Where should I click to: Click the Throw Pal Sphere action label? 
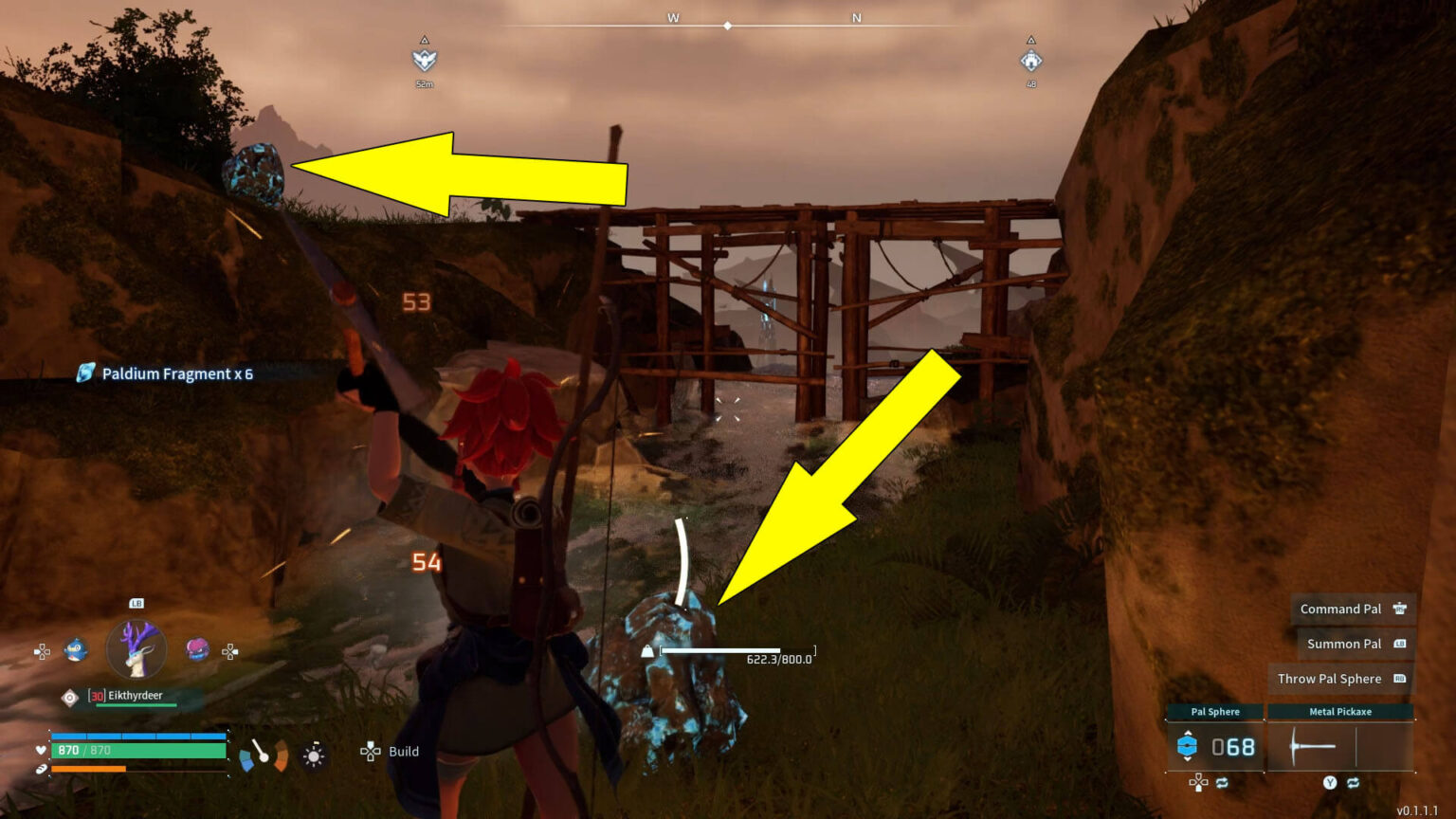pos(1329,679)
